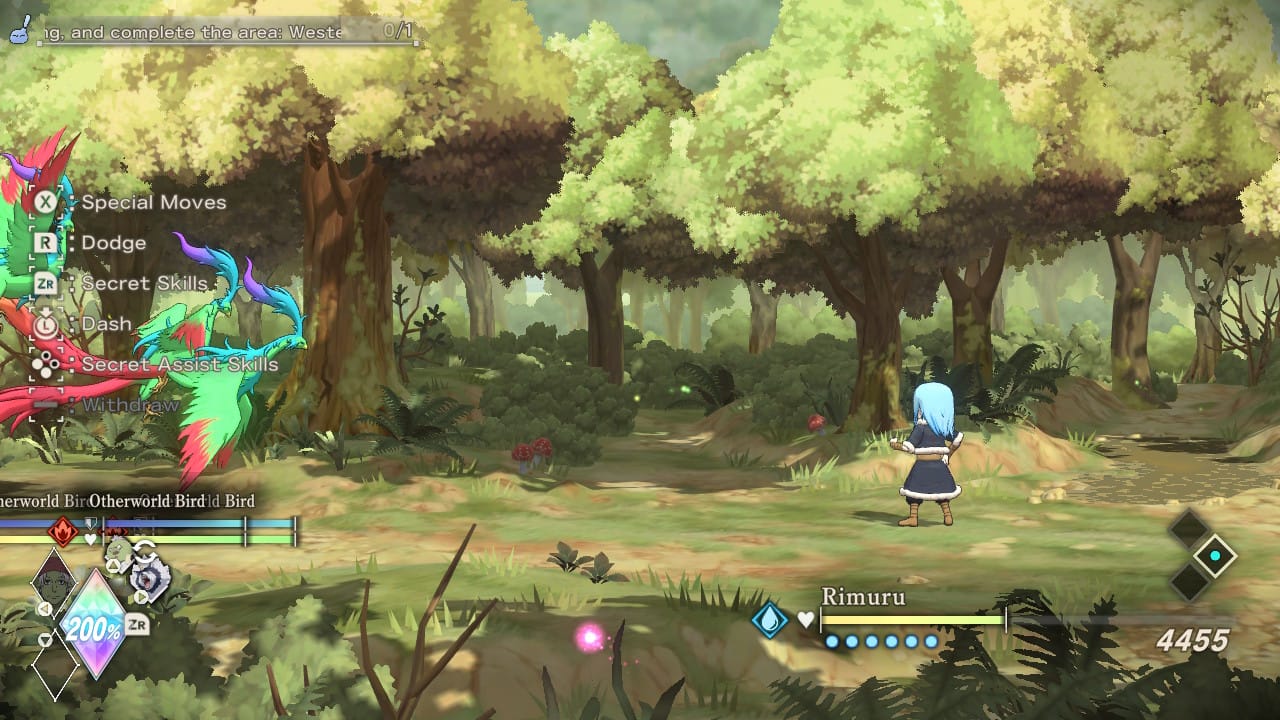This screenshot has height=720, width=1280.
Task: Click Rimuru's blue water element icon
Action: [771, 620]
